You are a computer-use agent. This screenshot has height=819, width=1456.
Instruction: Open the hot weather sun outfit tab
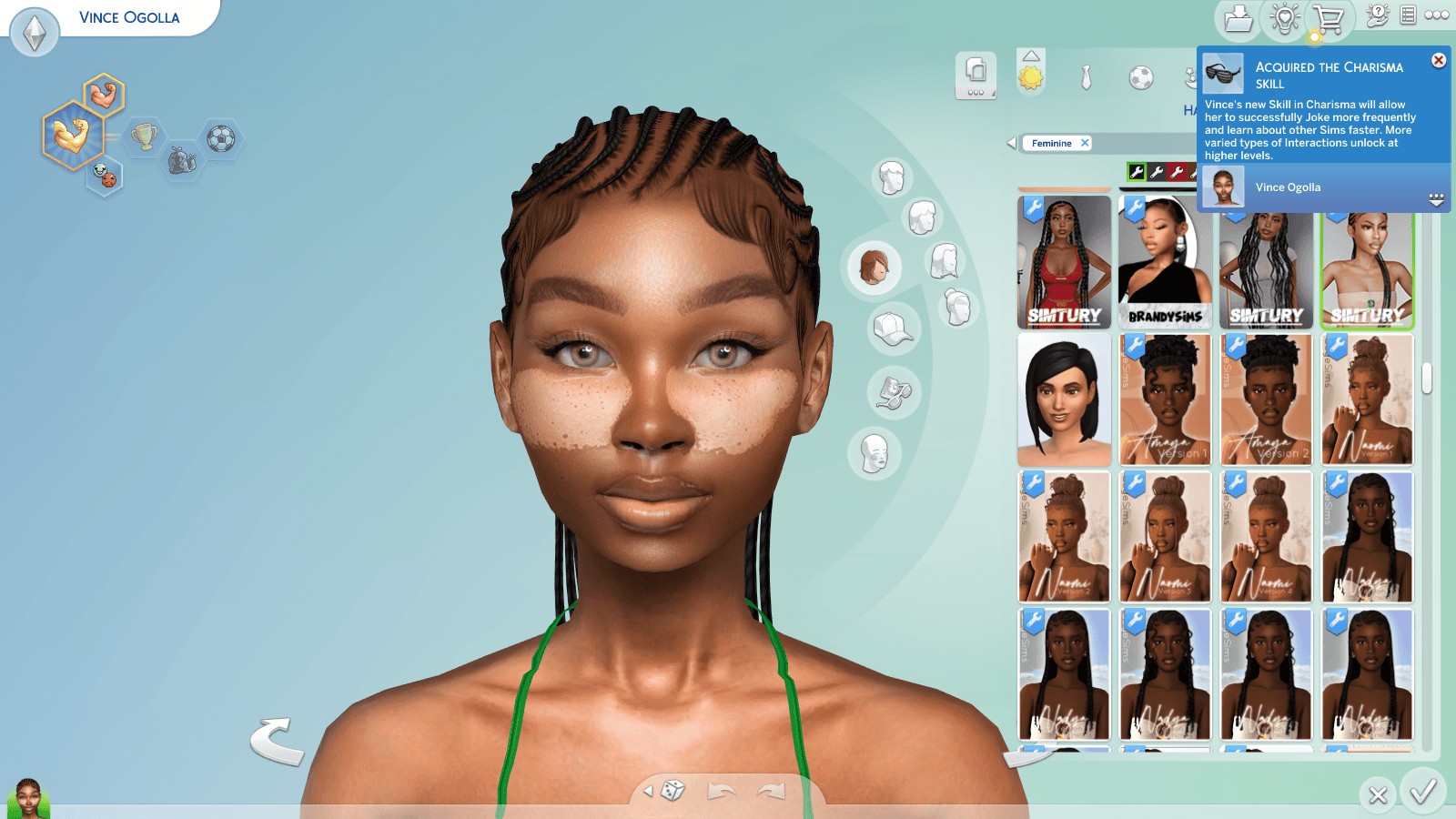[x=1030, y=76]
